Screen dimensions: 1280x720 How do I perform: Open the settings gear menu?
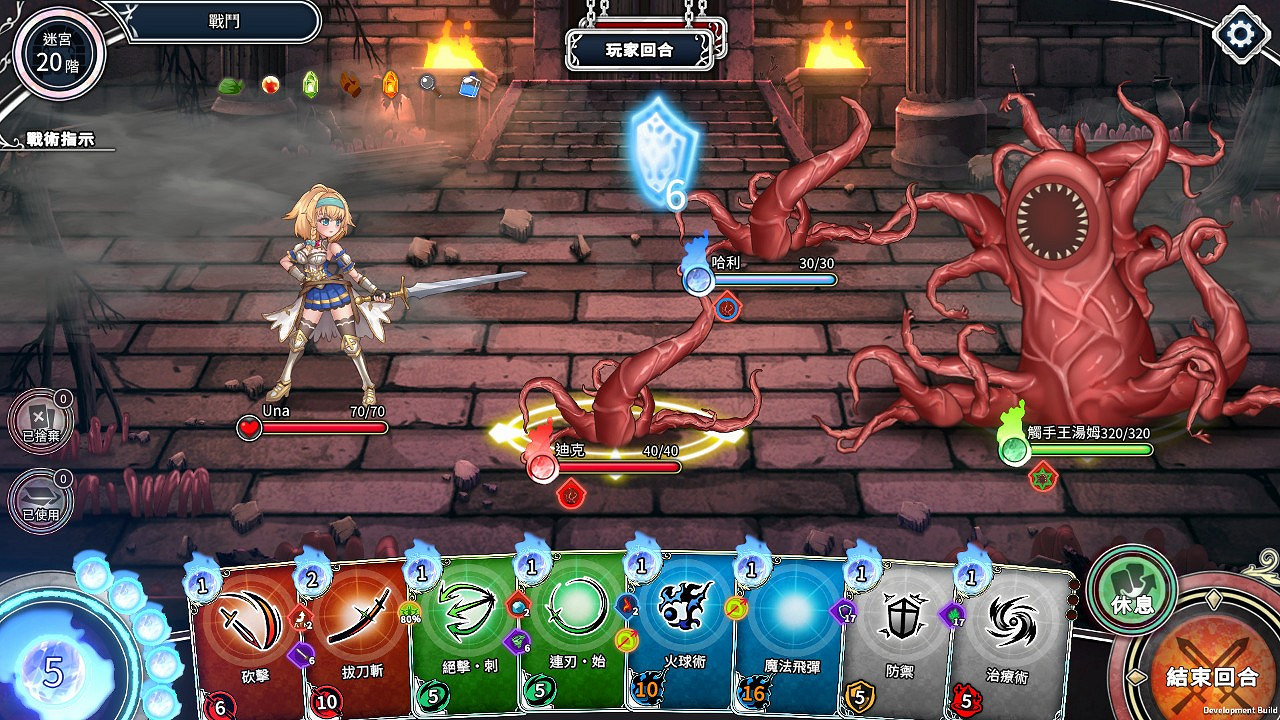(1240, 33)
